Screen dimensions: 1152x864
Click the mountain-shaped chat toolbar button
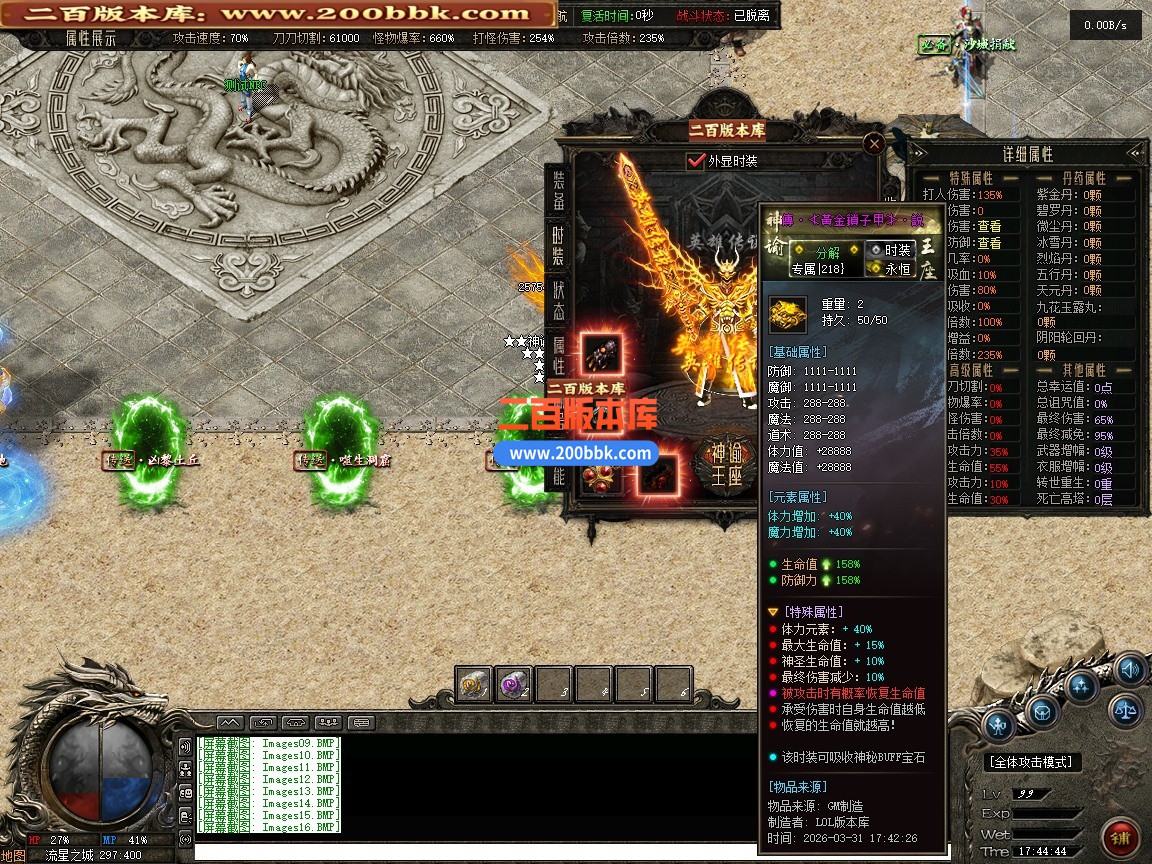(229, 722)
